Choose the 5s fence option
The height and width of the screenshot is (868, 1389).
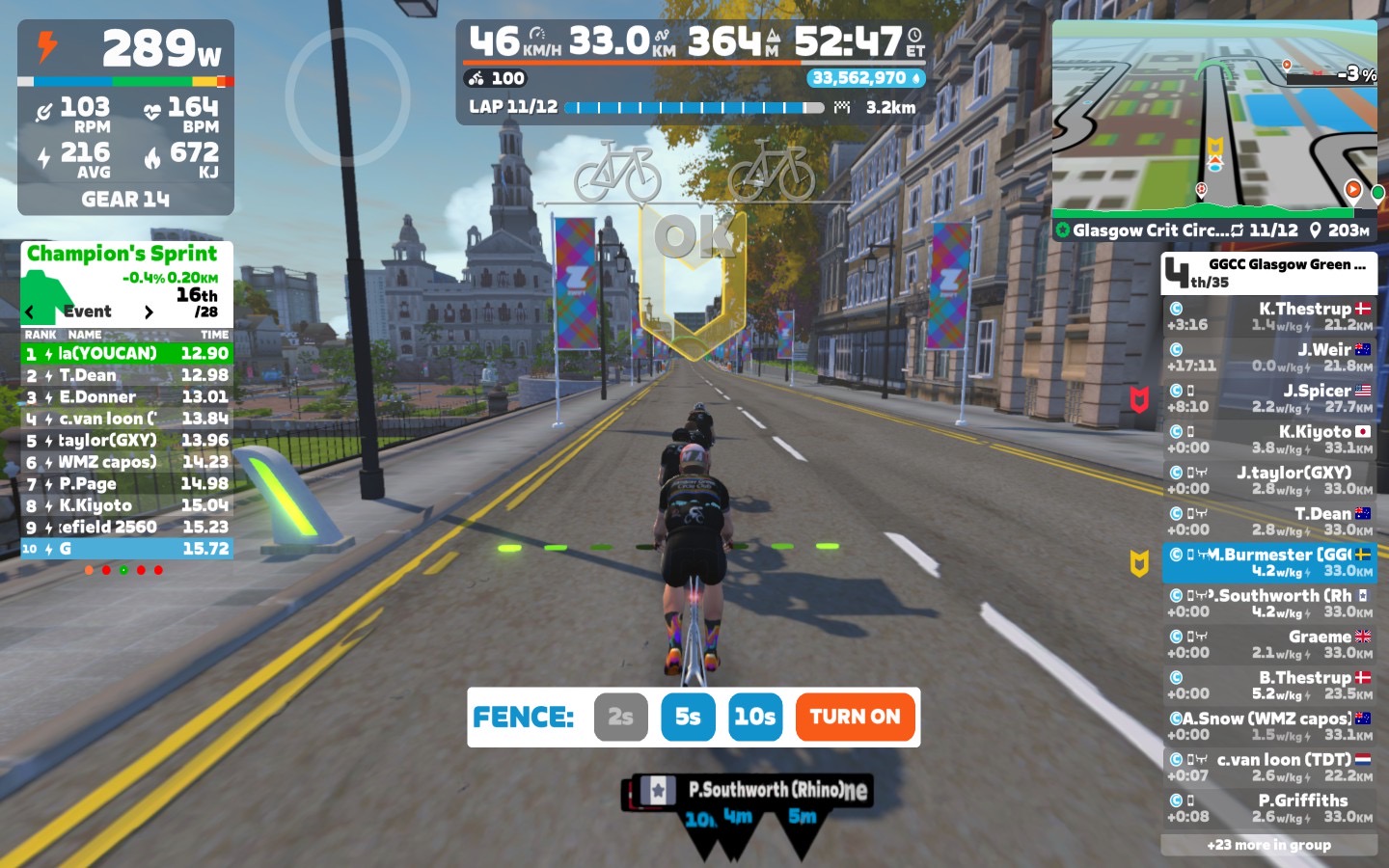[x=688, y=717]
